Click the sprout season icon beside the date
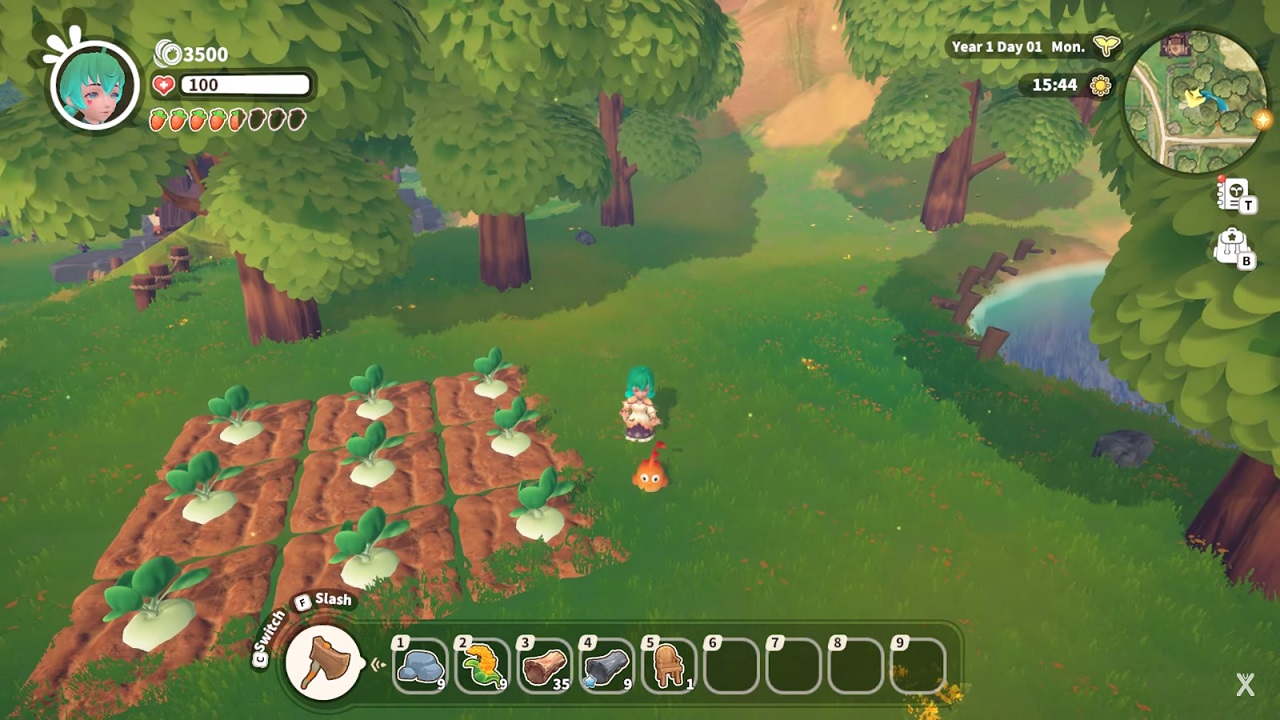 pos(1106,46)
